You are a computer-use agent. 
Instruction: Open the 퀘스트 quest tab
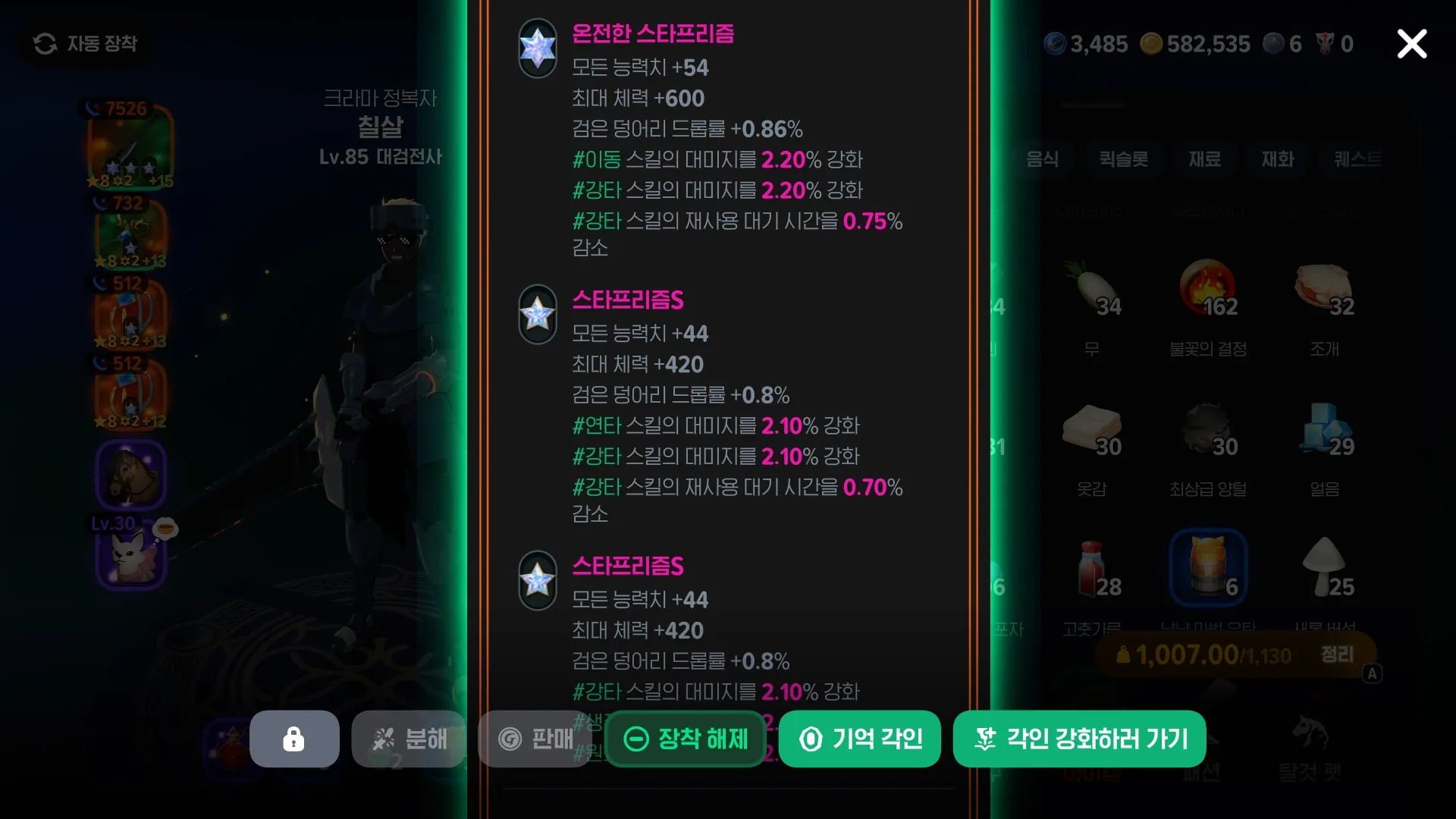[x=1358, y=160]
